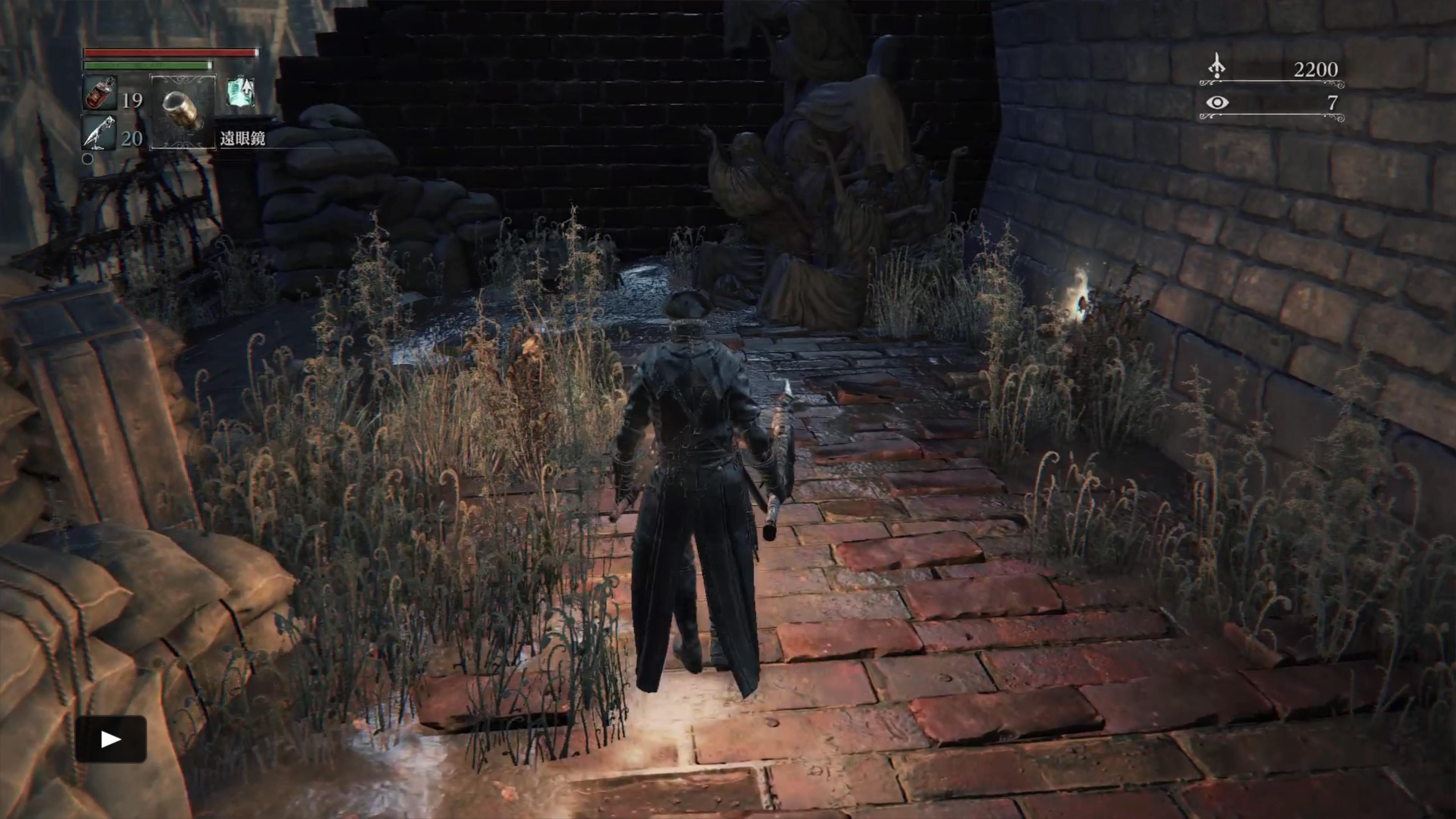
Task: Click the teal status buff icon
Action: pos(240,92)
